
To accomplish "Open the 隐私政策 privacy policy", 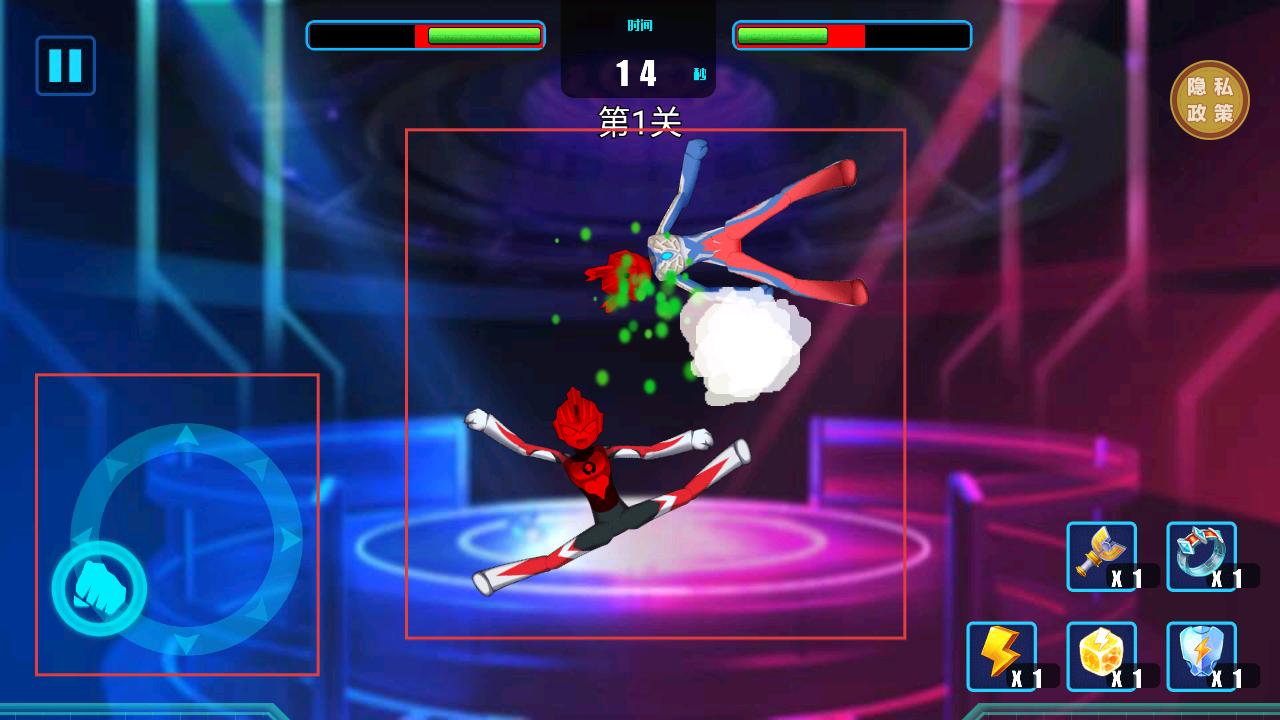I will click(1209, 100).
